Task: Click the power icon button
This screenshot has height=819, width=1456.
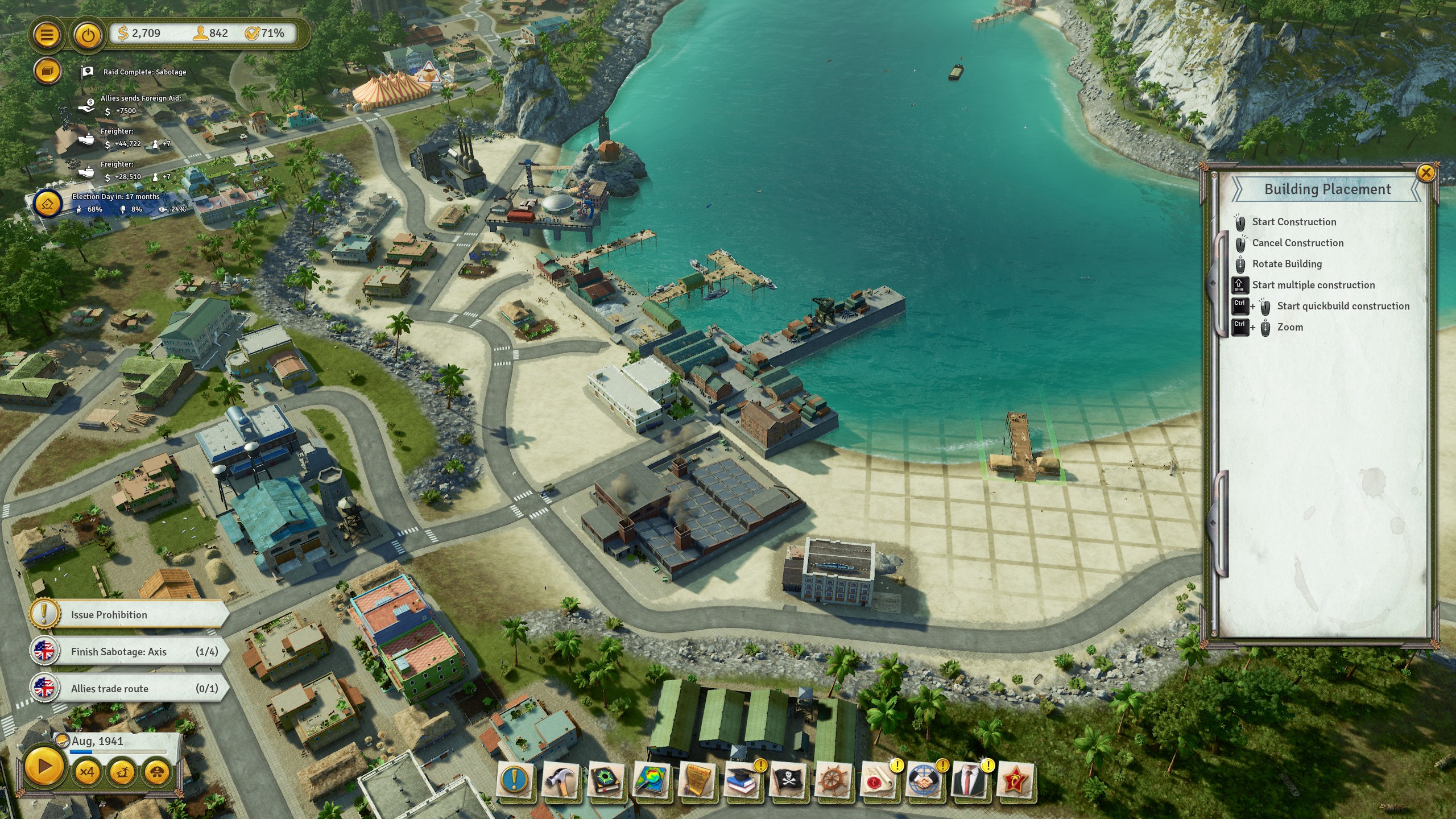Action: [88, 35]
